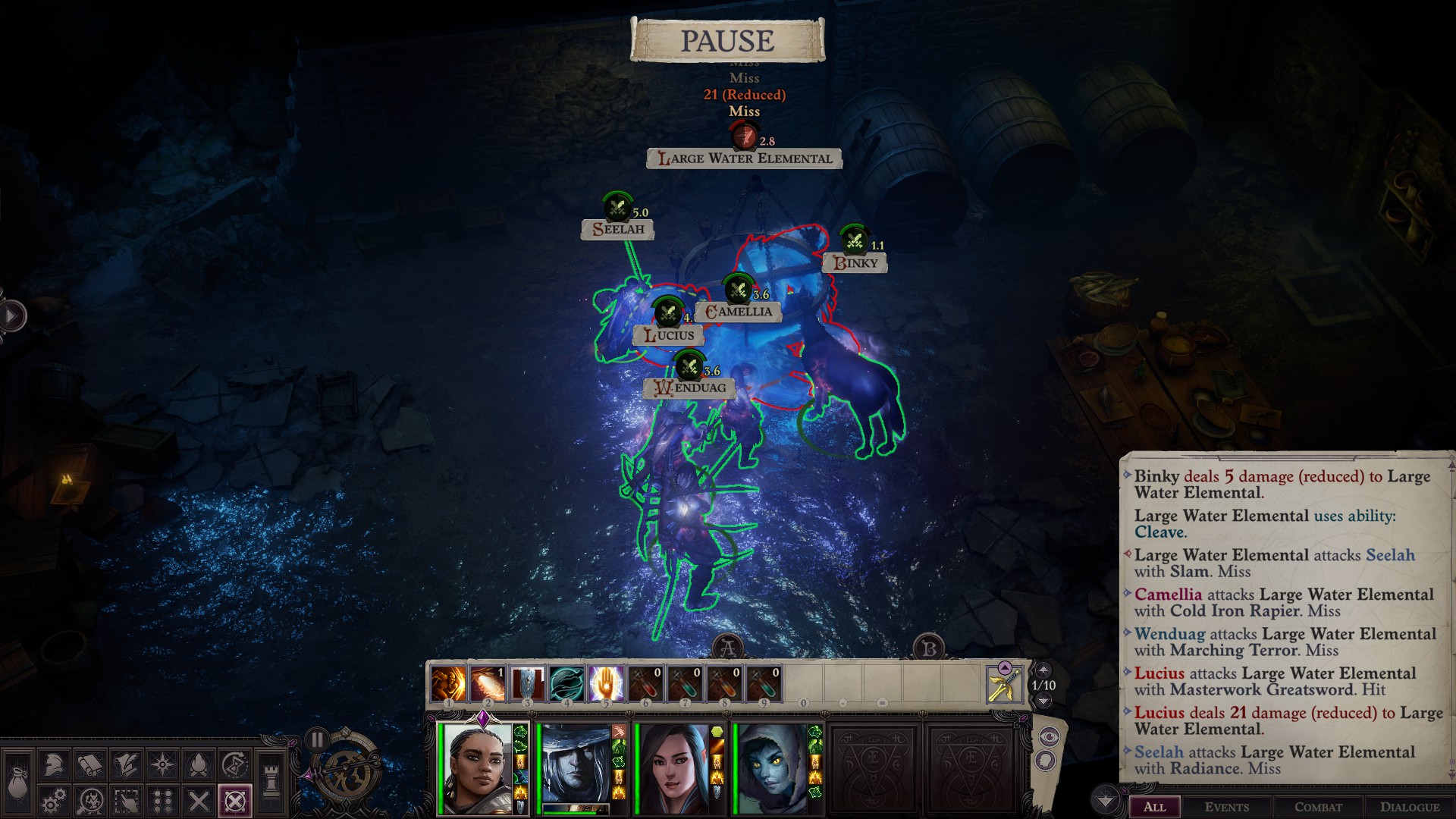Switch combat log to Combat tab
The height and width of the screenshot is (819, 1456).
pyautogui.click(x=1318, y=807)
